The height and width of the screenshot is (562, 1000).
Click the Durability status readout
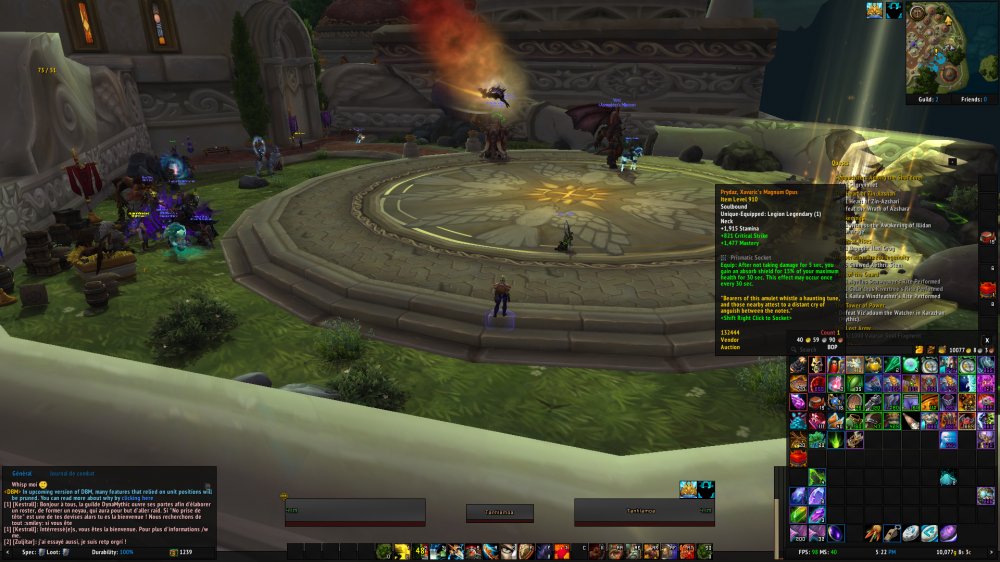pos(112,552)
